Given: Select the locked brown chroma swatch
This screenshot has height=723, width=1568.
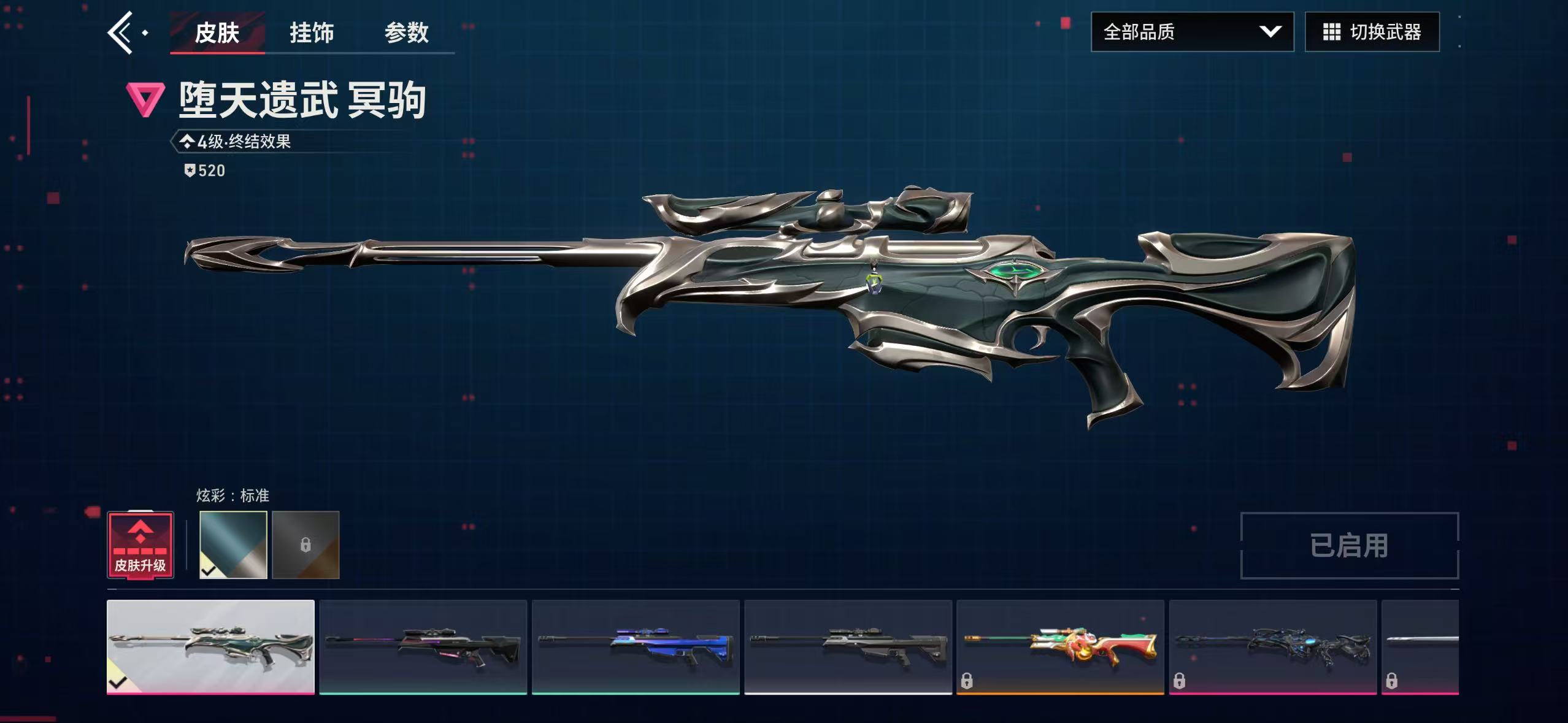Looking at the screenshot, I should (306, 545).
